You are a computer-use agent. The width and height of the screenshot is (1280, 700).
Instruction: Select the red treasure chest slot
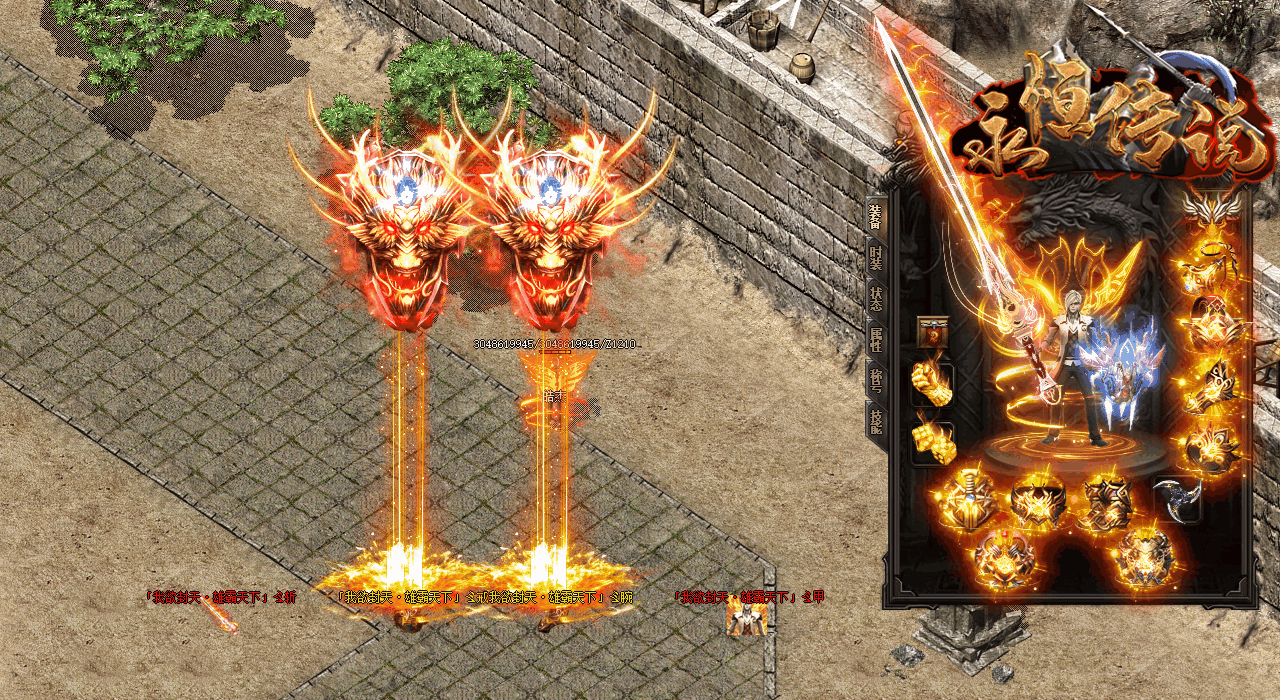pos(933,333)
